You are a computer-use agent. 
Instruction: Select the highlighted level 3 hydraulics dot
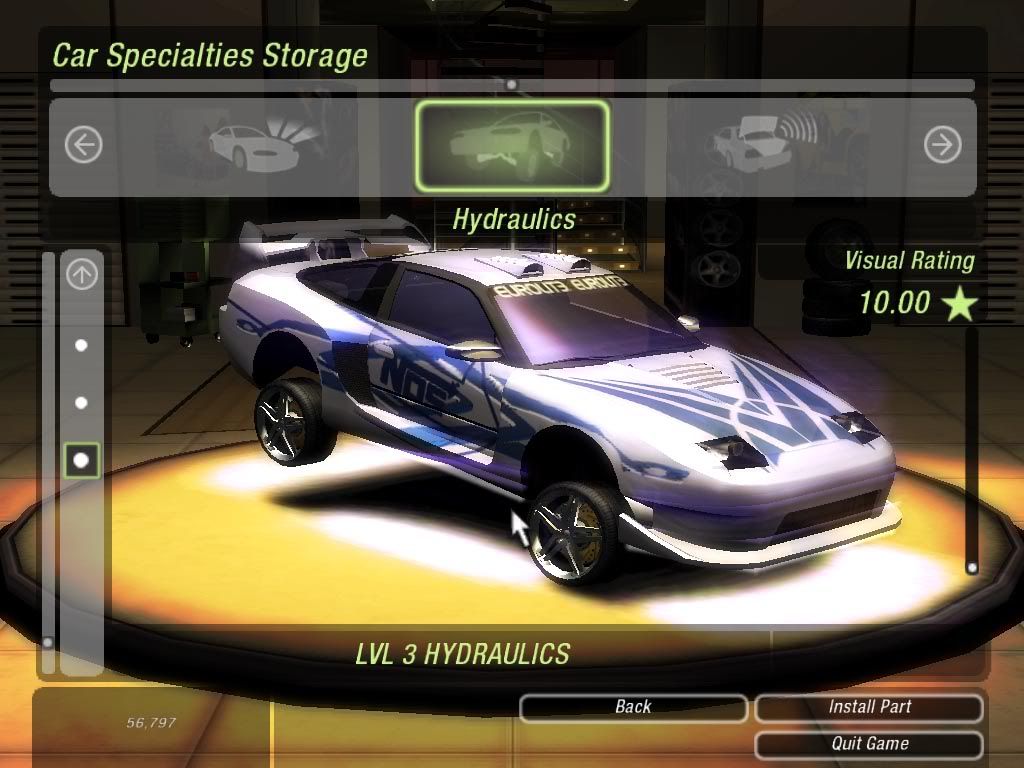click(82, 460)
